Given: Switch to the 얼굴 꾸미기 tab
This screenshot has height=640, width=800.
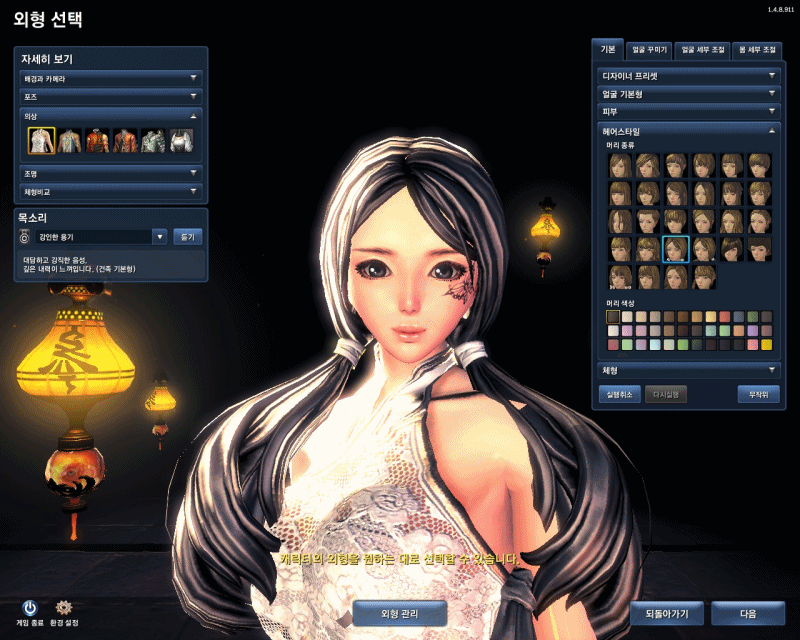Looking at the screenshot, I should pos(650,49).
